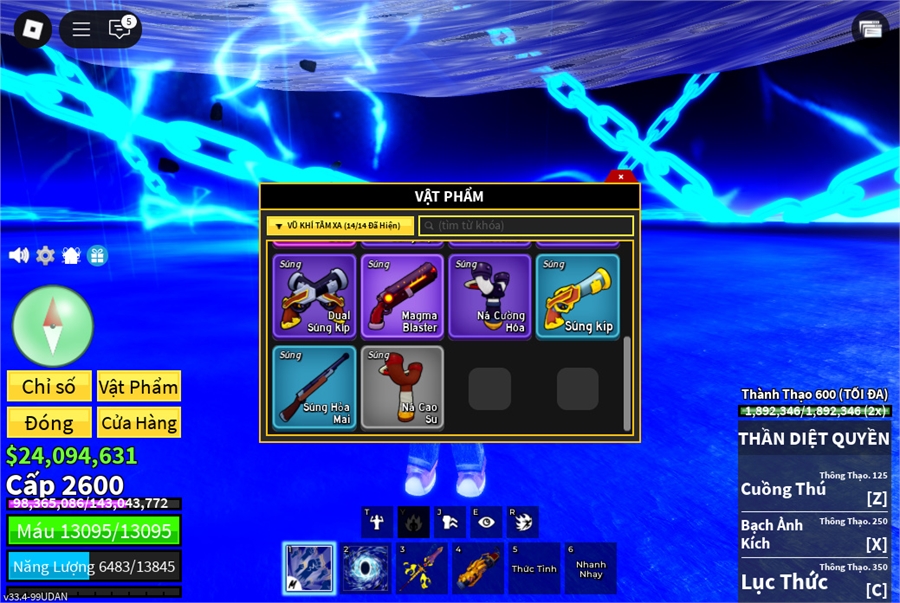Click the Đóng button
The image size is (900, 603).
pyautogui.click(x=49, y=422)
